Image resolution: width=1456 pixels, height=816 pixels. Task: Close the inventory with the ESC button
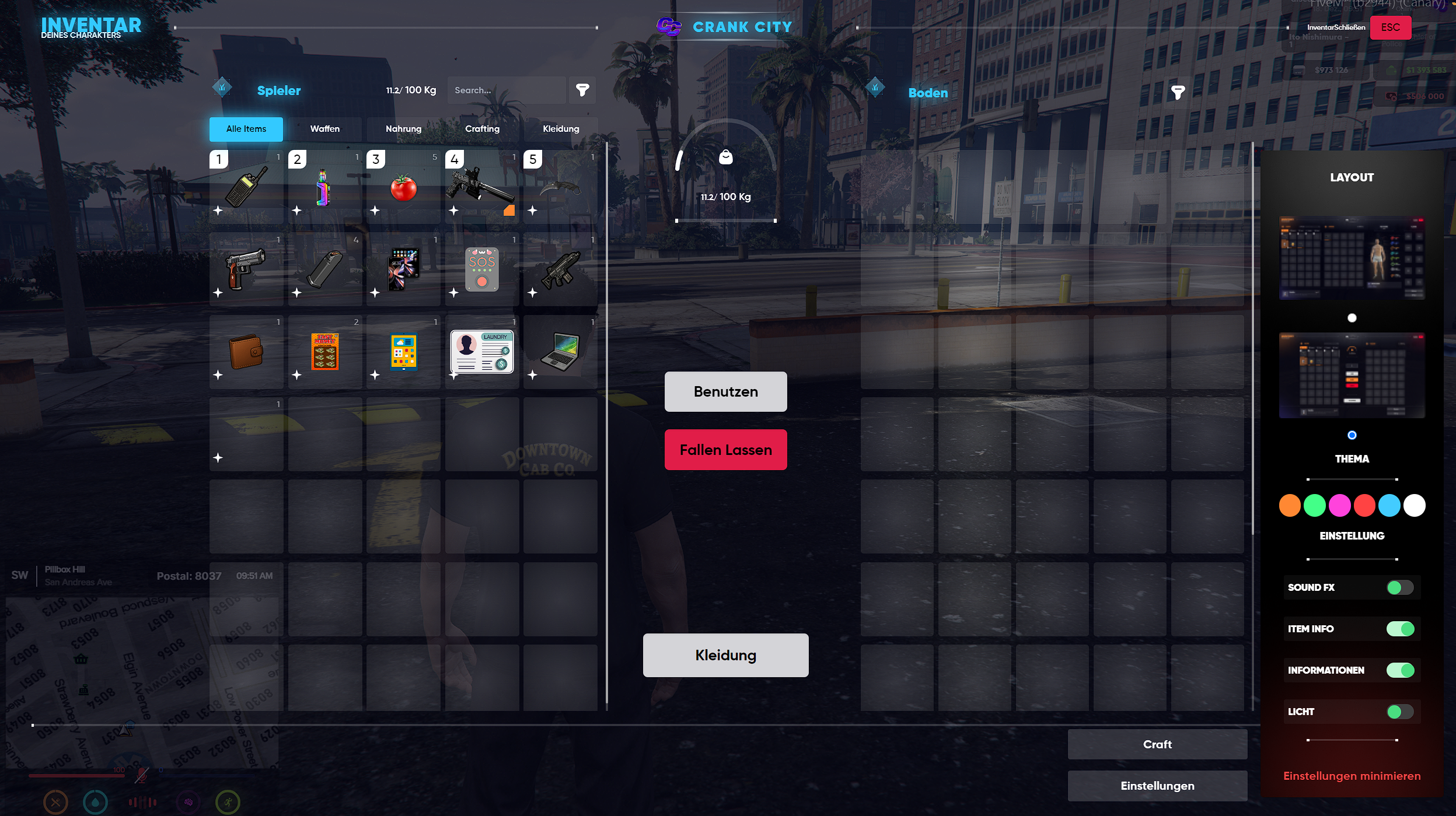click(x=1390, y=27)
